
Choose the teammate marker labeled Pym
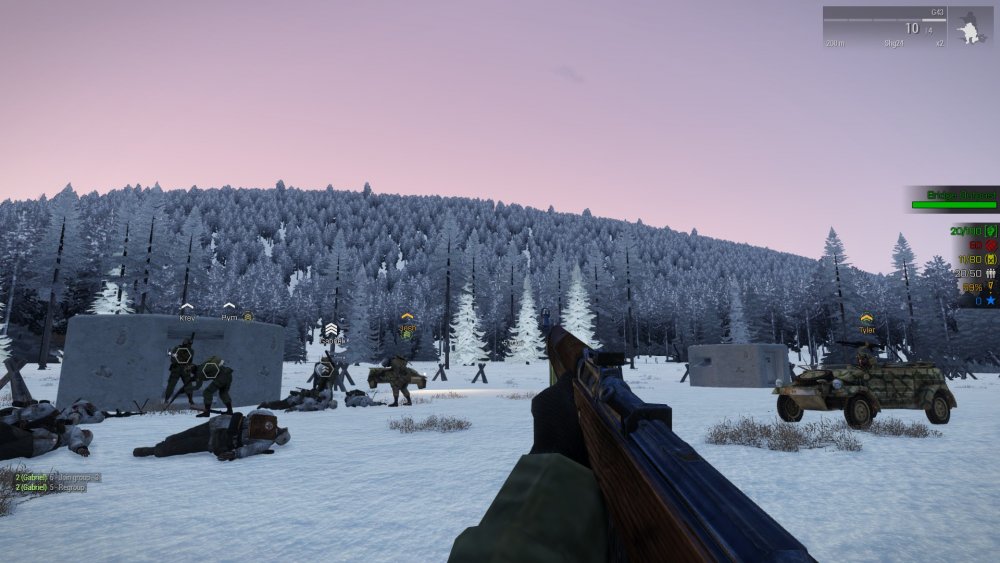tap(229, 313)
